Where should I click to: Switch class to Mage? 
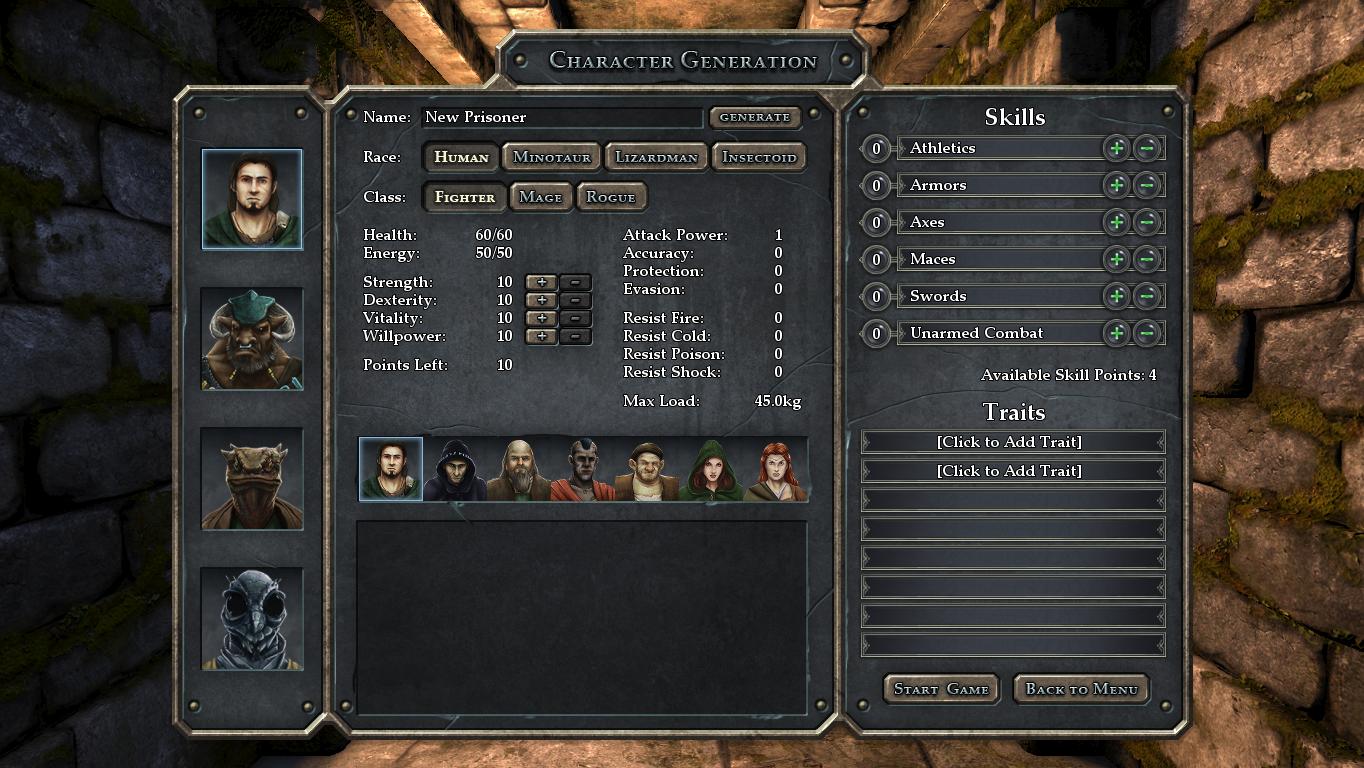tap(540, 197)
